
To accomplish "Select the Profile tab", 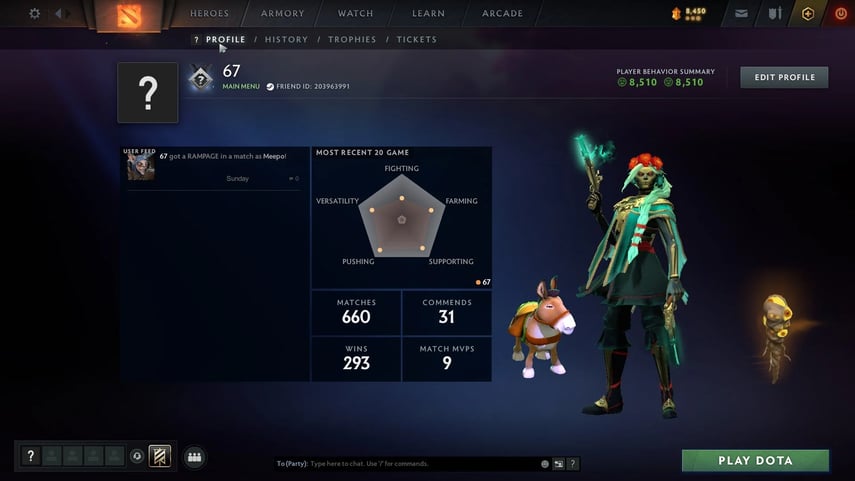I will click(225, 40).
